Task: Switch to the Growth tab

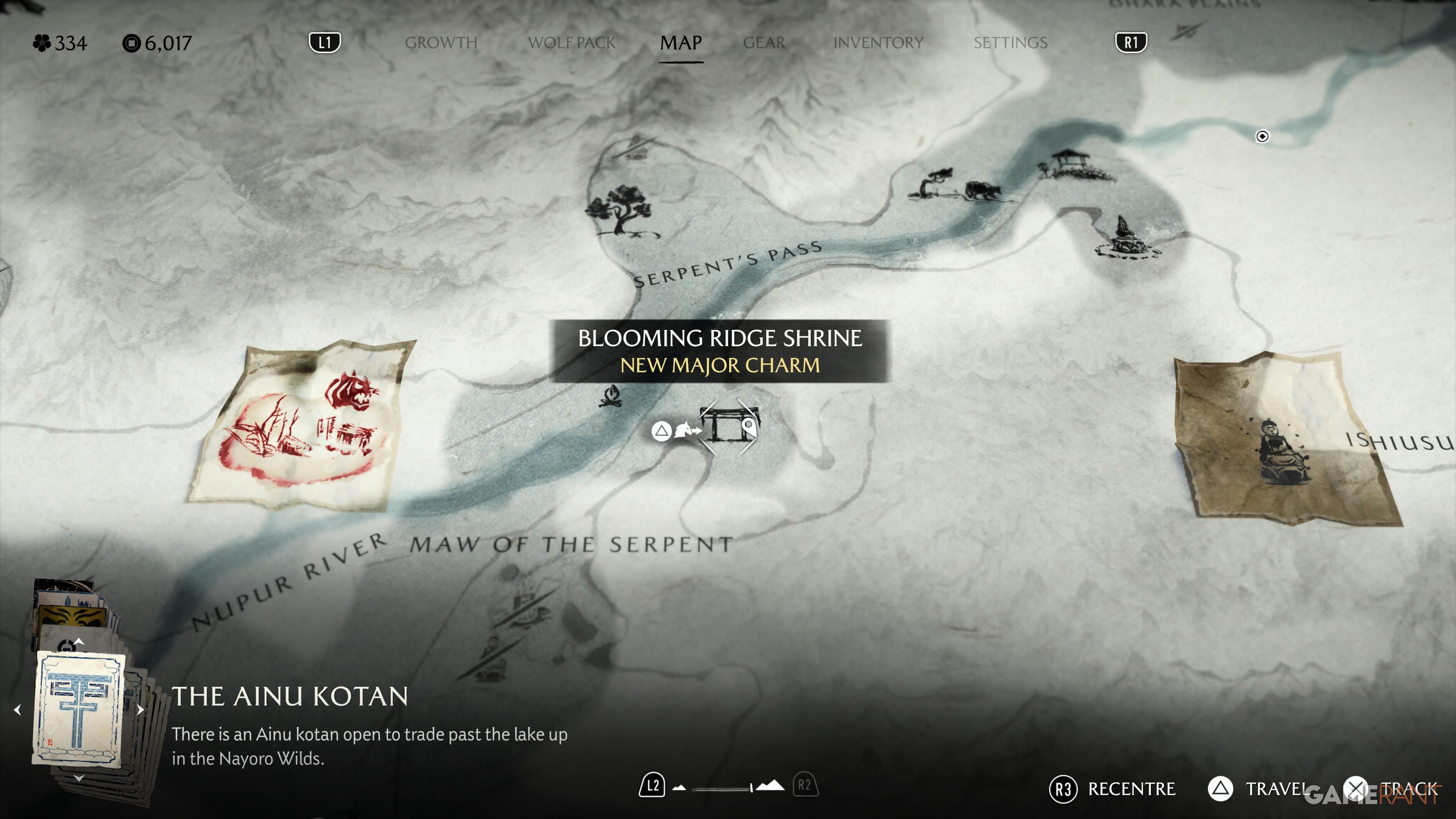Action: click(x=441, y=43)
